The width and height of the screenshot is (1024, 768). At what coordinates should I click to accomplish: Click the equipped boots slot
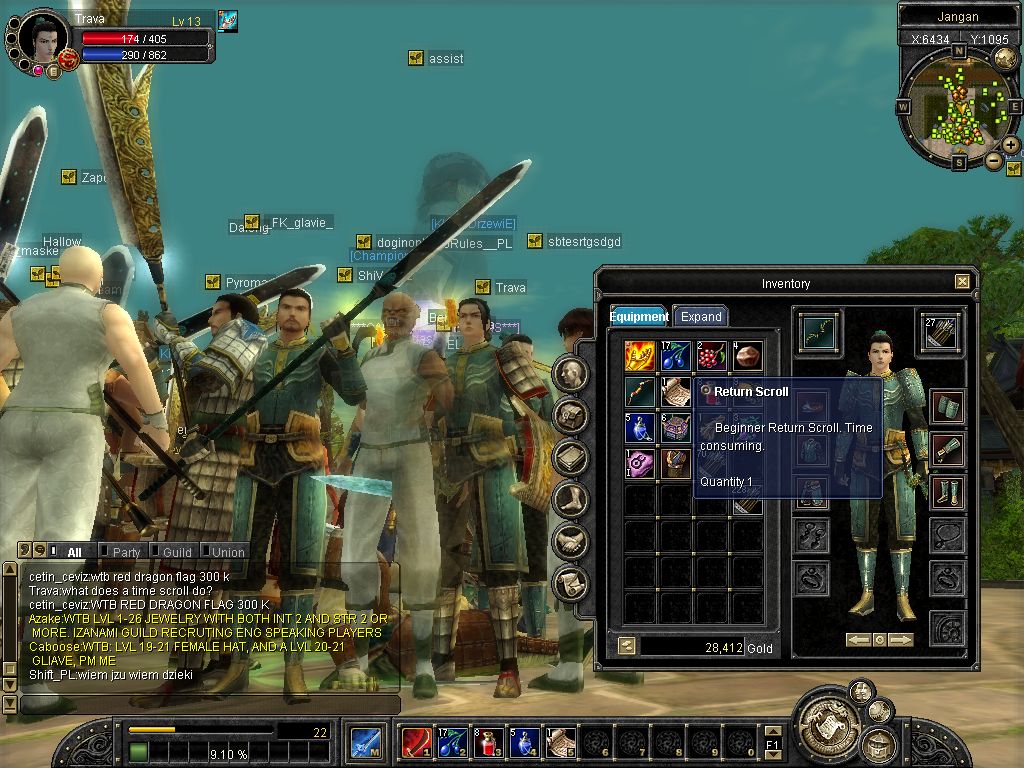[946, 492]
